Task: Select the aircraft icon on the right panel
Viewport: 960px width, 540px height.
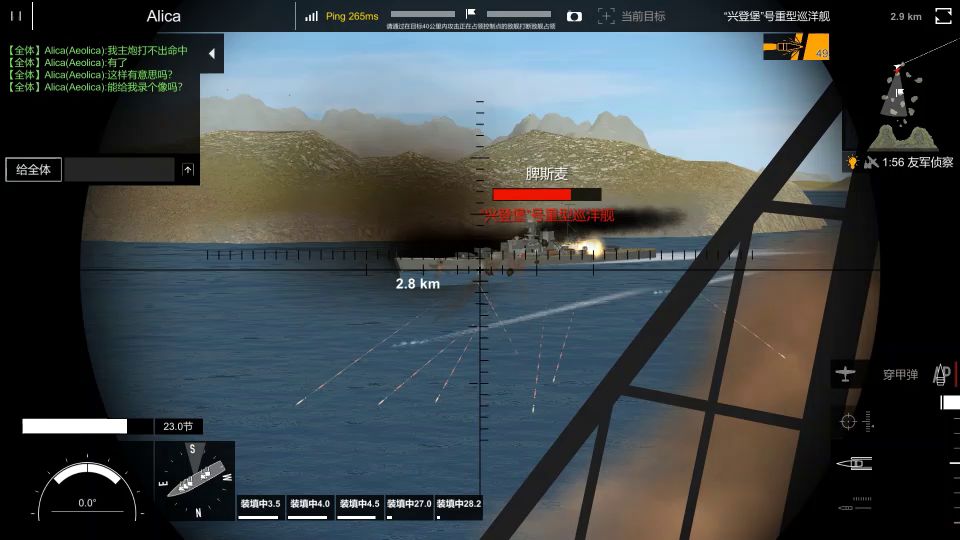Action: tap(847, 374)
